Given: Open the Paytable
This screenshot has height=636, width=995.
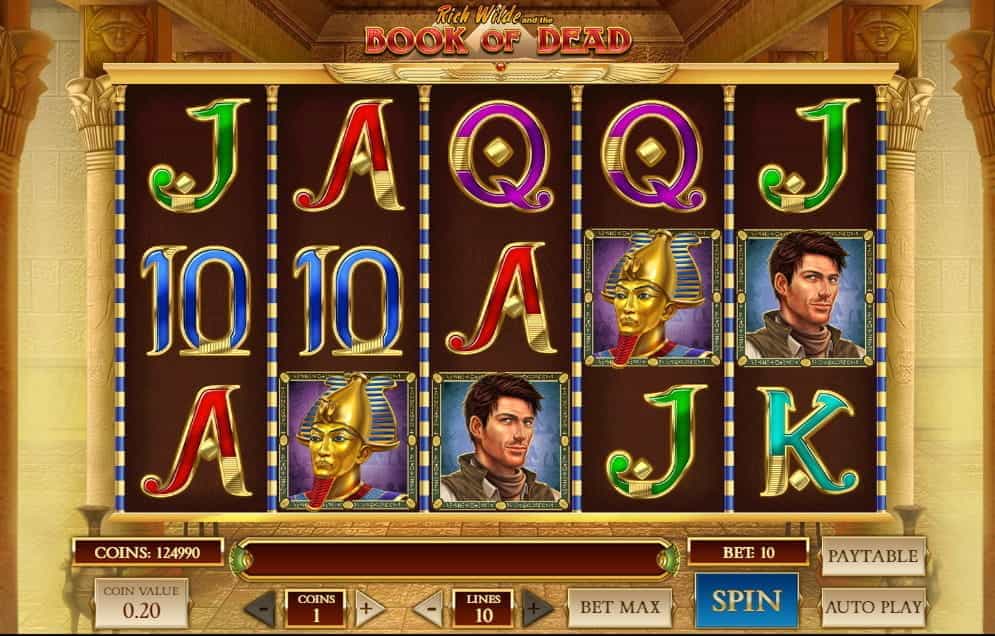Looking at the screenshot, I should coord(873,556).
